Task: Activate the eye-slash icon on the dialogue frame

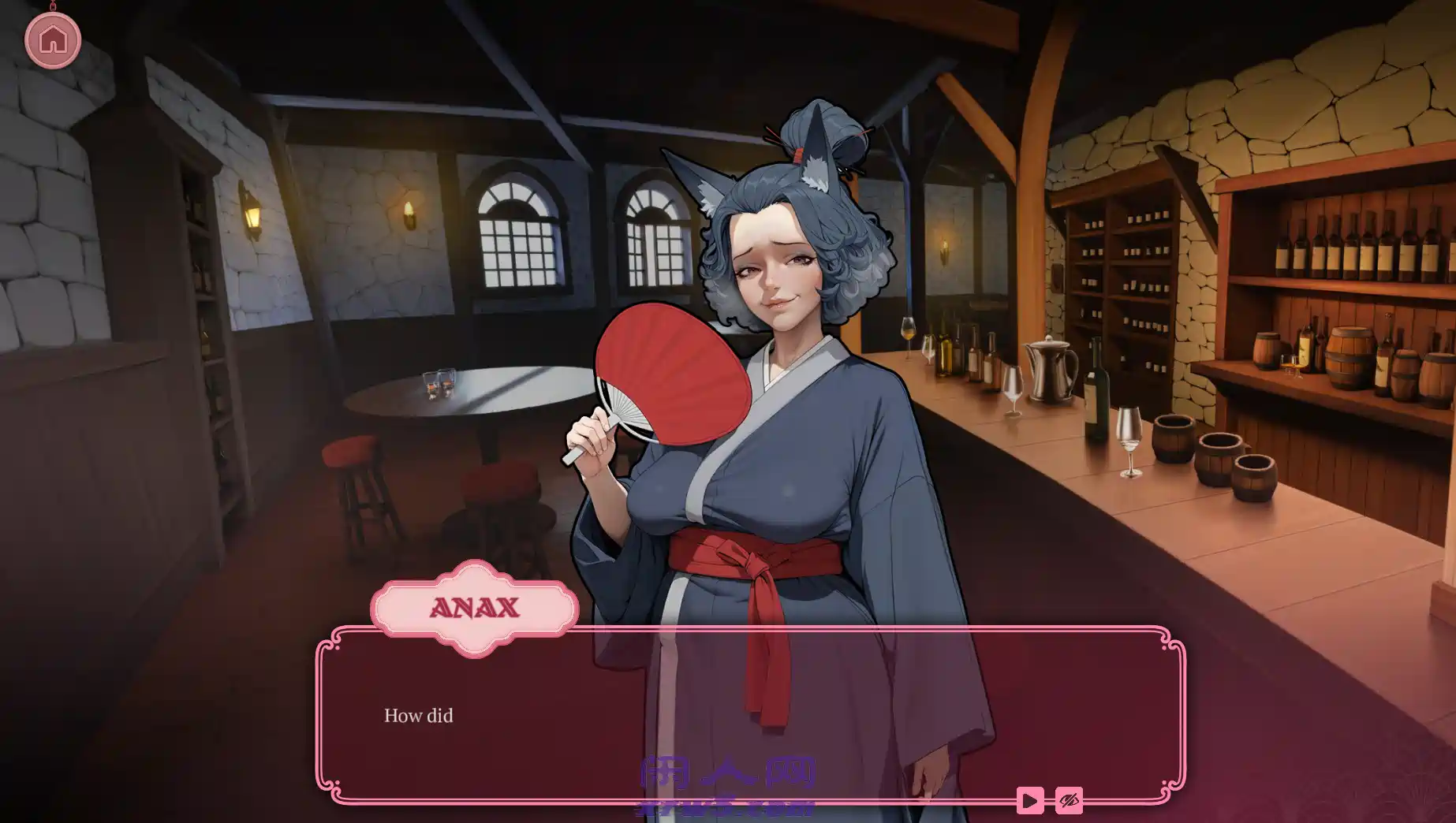Action: pyautogui.click(x=1070, y=800)
